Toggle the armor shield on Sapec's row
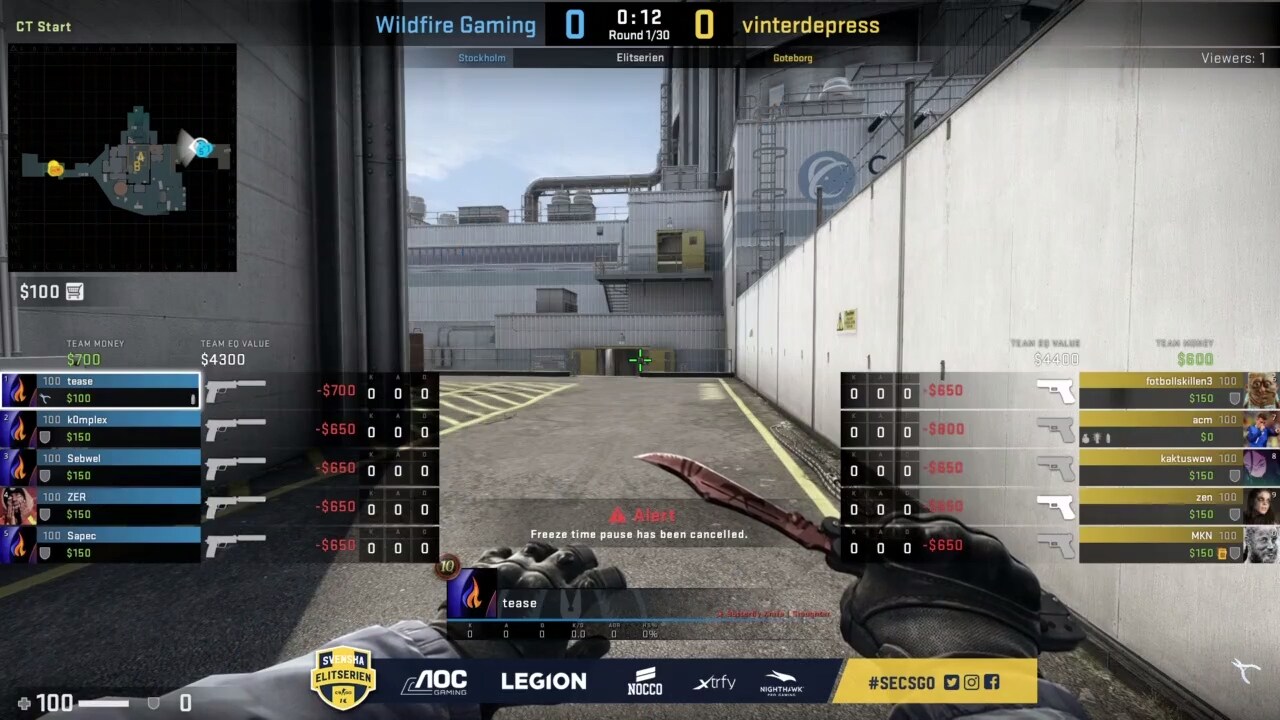The width and height of the screenshot is (1280, 720). [43, 552]
